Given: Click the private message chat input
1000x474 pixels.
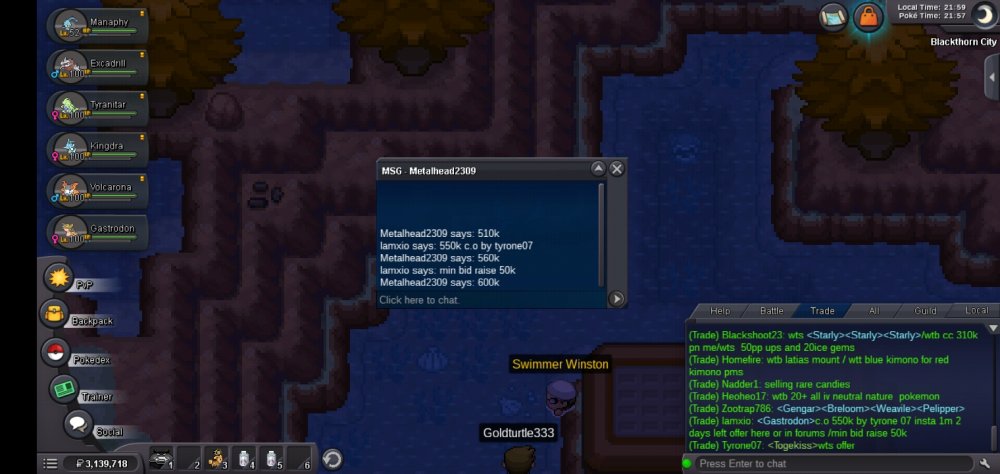Looking at the screenshot, I should tap(490, 299).
